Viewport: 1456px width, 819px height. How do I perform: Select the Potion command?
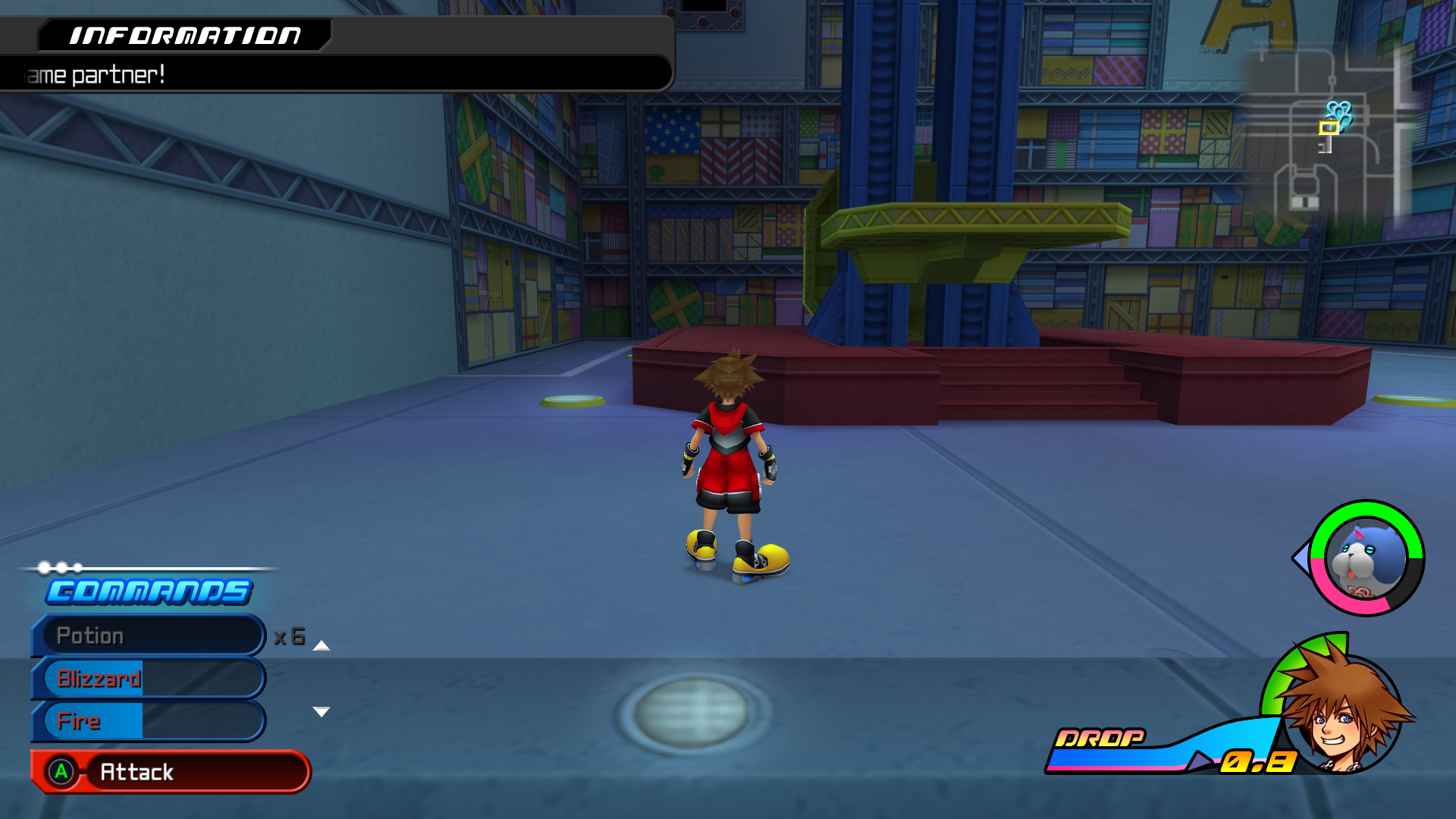(x=149, y=635)
